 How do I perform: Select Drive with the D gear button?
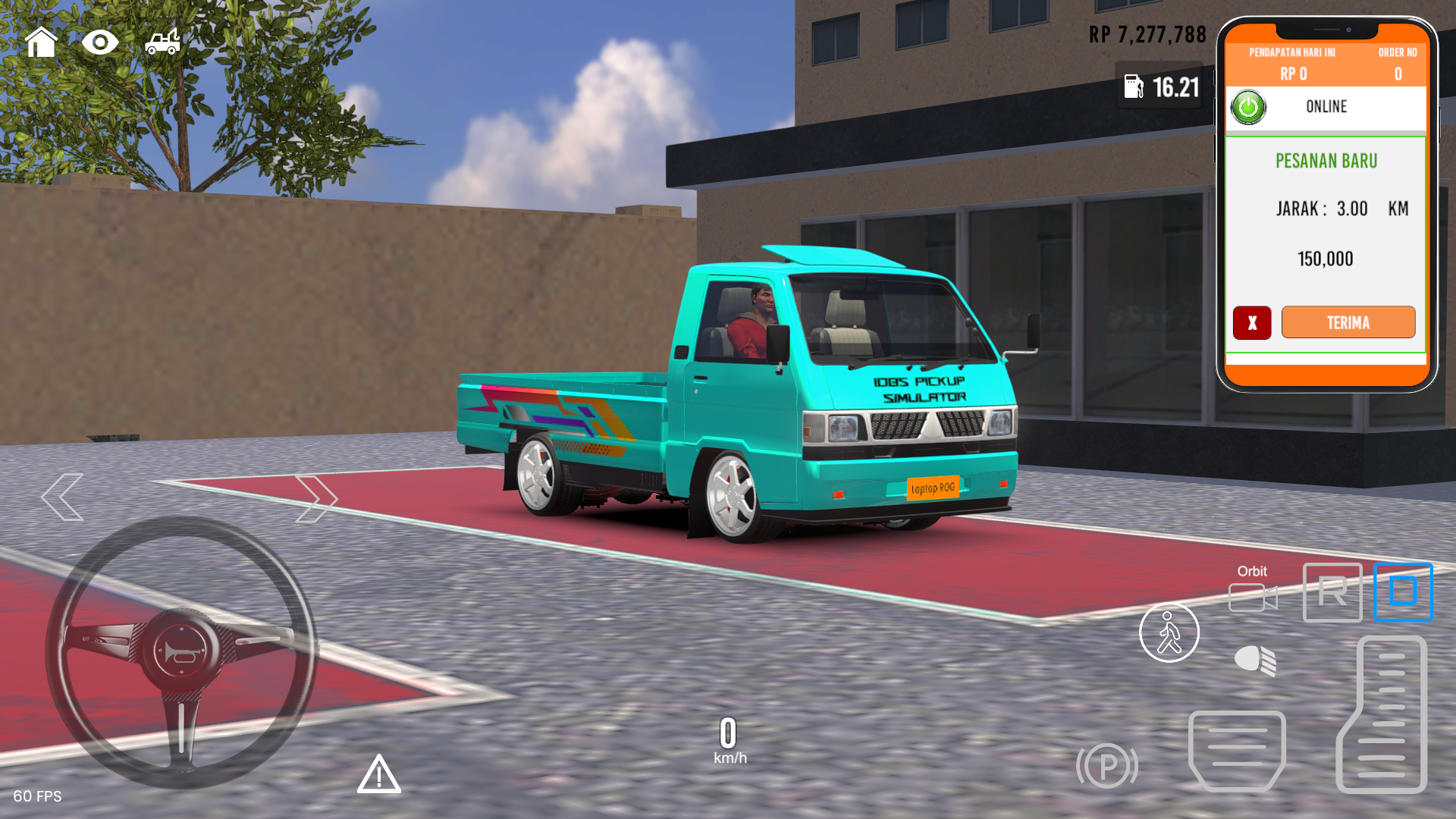tap(1402, 593)
